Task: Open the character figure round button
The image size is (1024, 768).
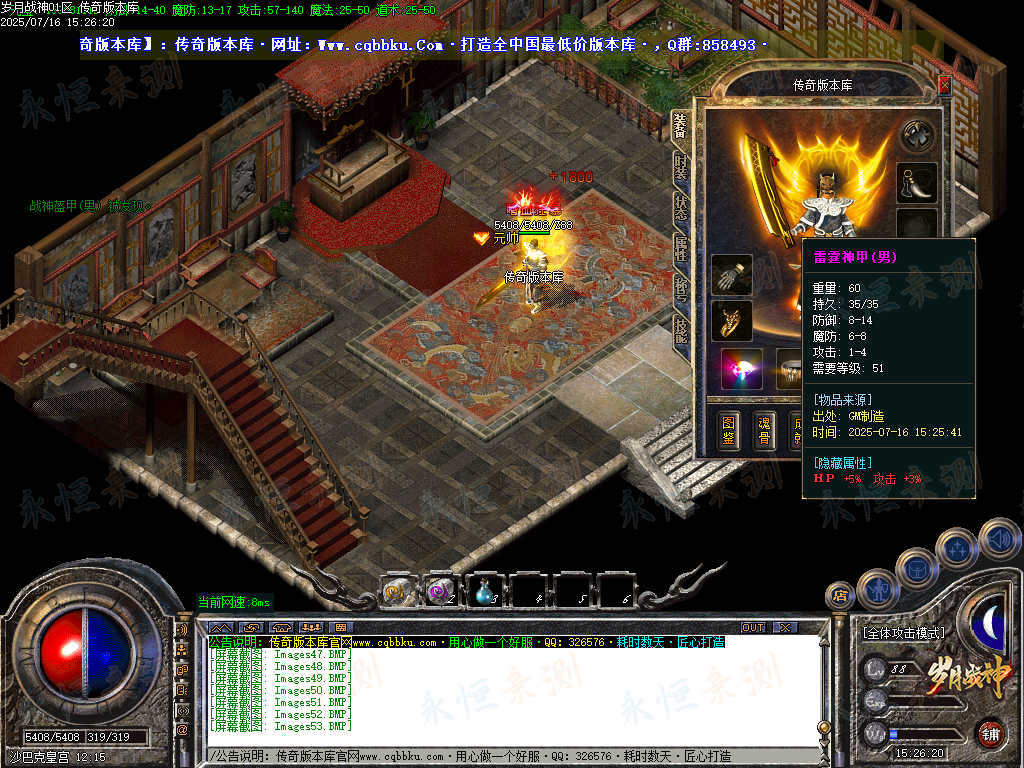Action: [876, 588]
